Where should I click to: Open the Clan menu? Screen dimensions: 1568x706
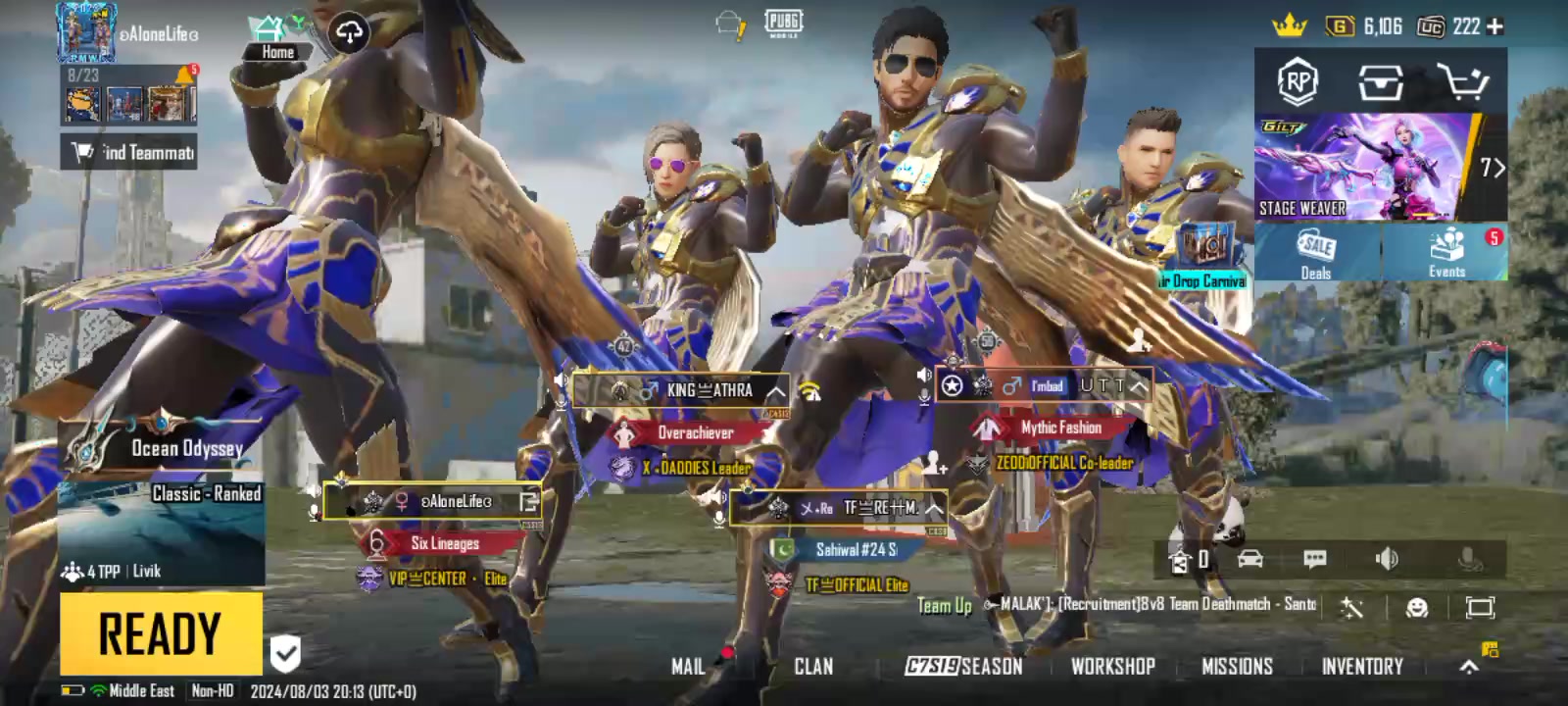(813, 667)
